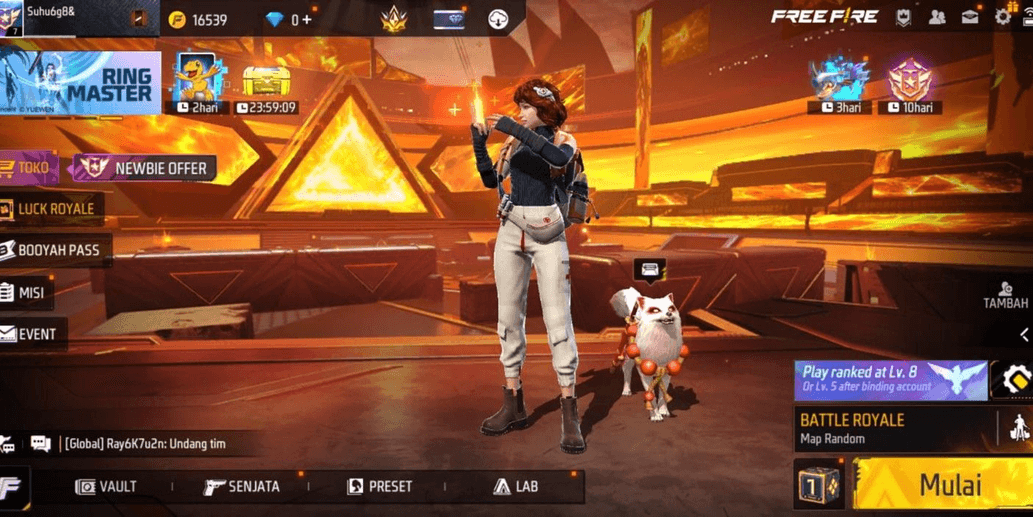This screenshot has width=1033, height=517.
Task: Open the Event menu
Action: (x=33, y=334)
